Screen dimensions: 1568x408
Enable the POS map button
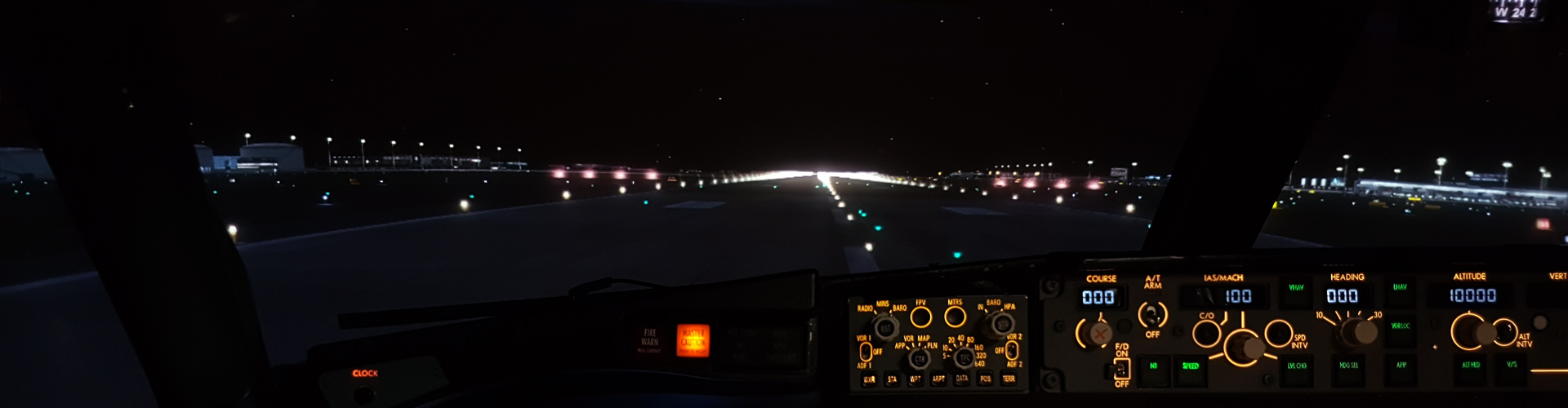[x=985, y=379]
